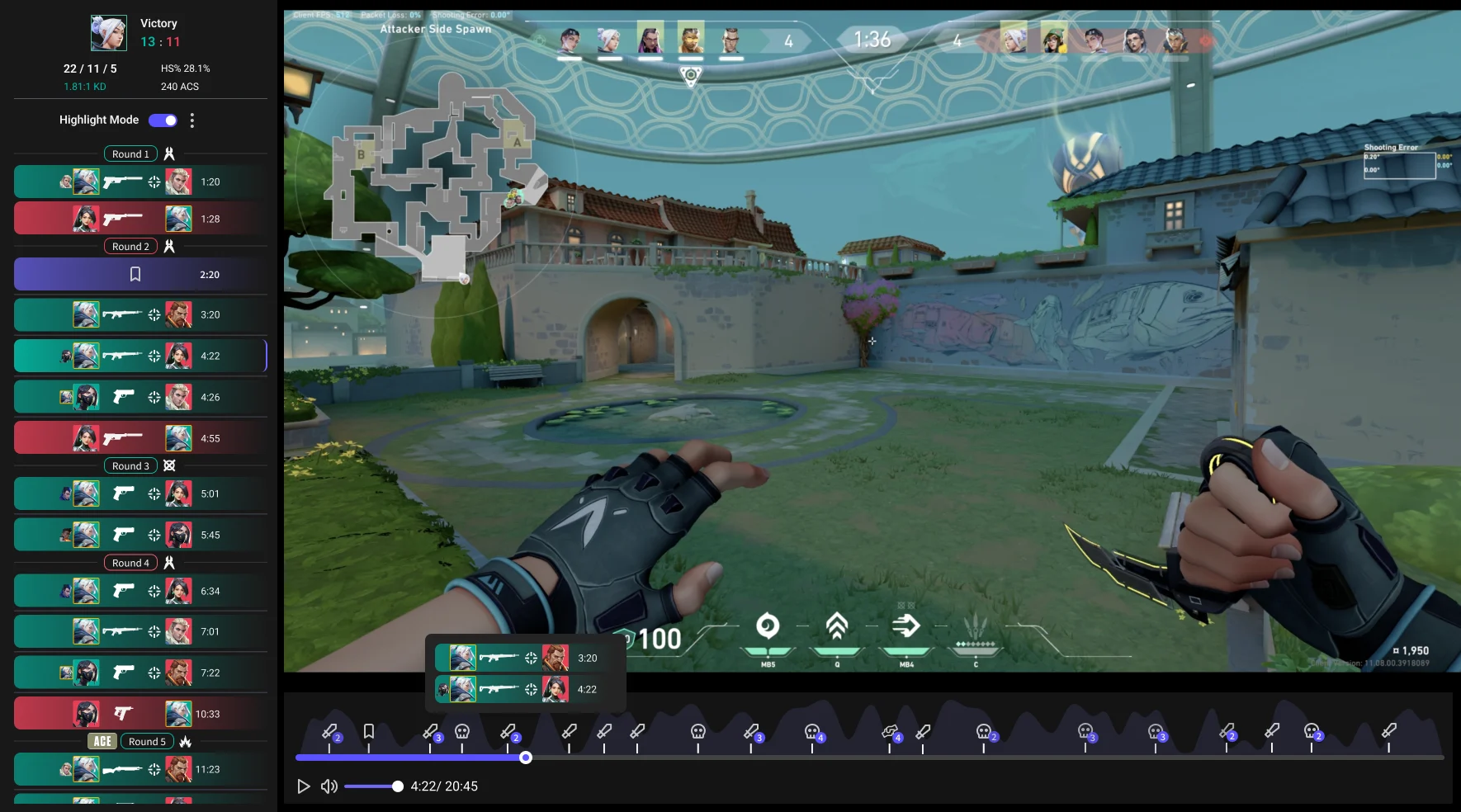Screen dimensions: 1461x812
Task: Select the triple-kill sword marker on the timeline
Action: (430, 730)
